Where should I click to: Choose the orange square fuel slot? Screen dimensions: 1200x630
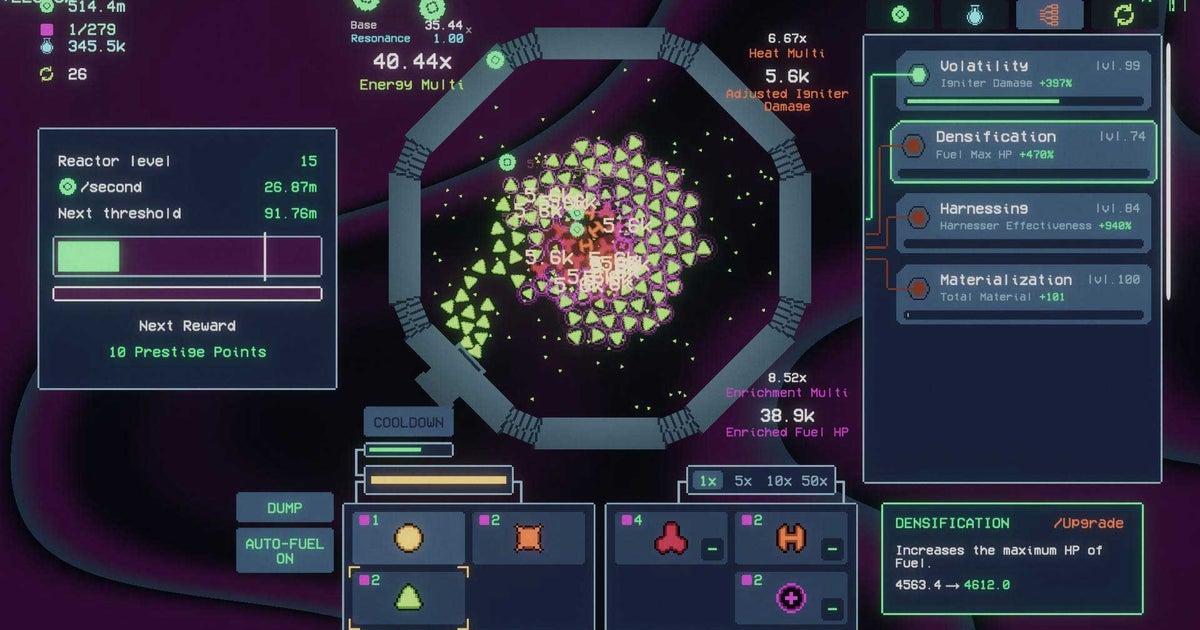pos(528,539)
